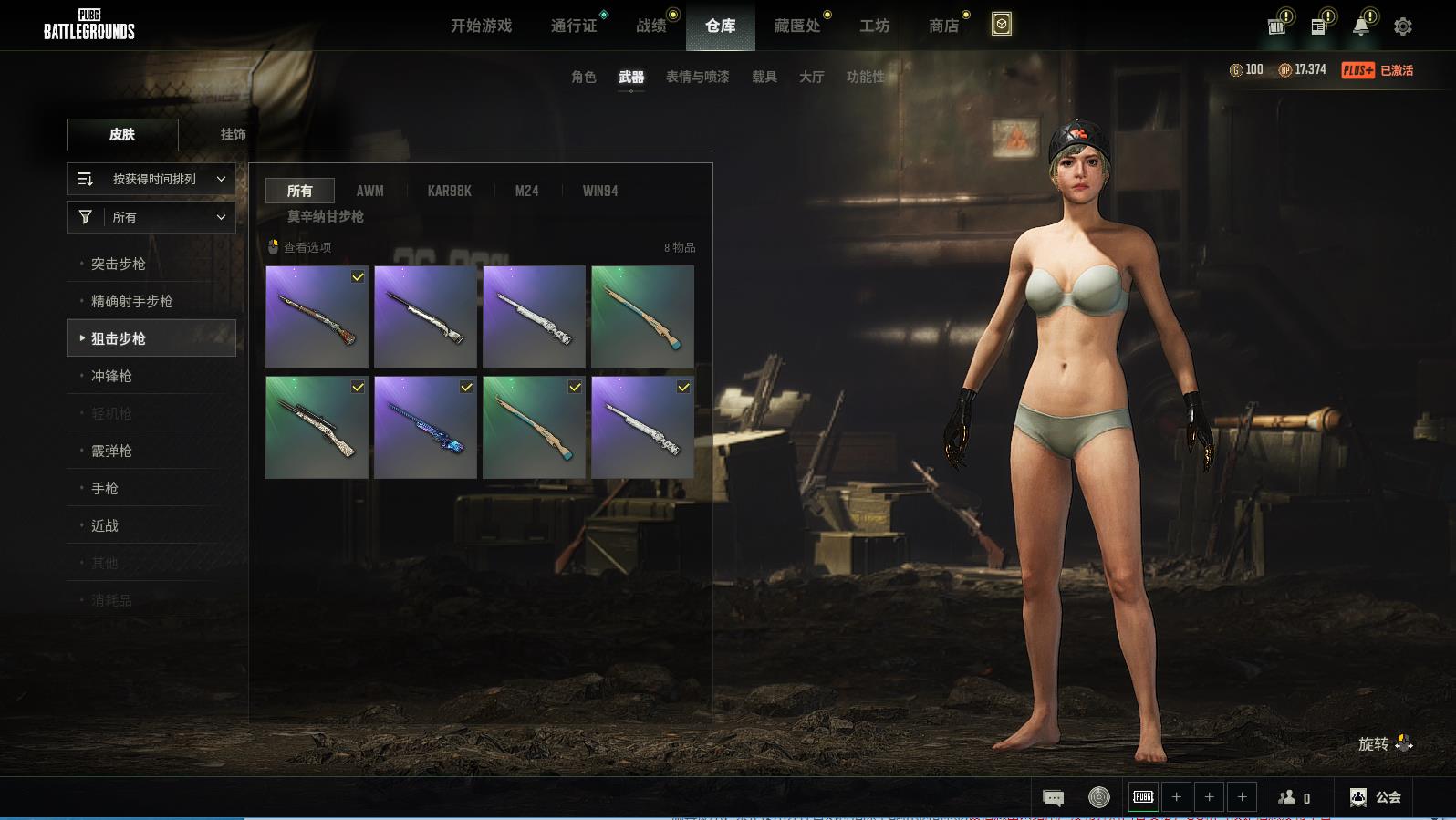Switch to the 商店 store page
1456x820 pixels.
click(943, 26)
